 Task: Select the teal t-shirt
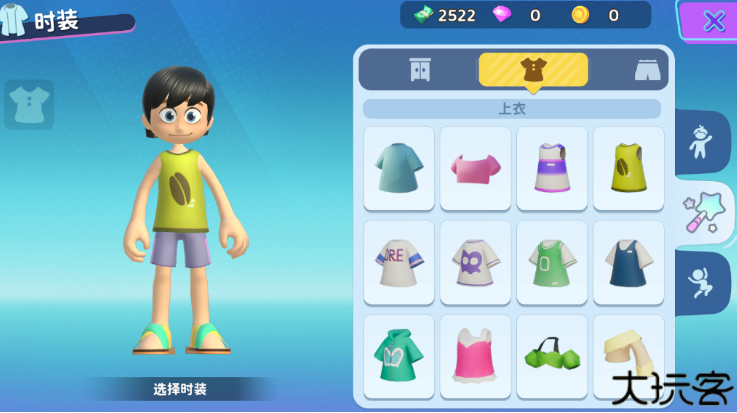(x=399, y=167)
